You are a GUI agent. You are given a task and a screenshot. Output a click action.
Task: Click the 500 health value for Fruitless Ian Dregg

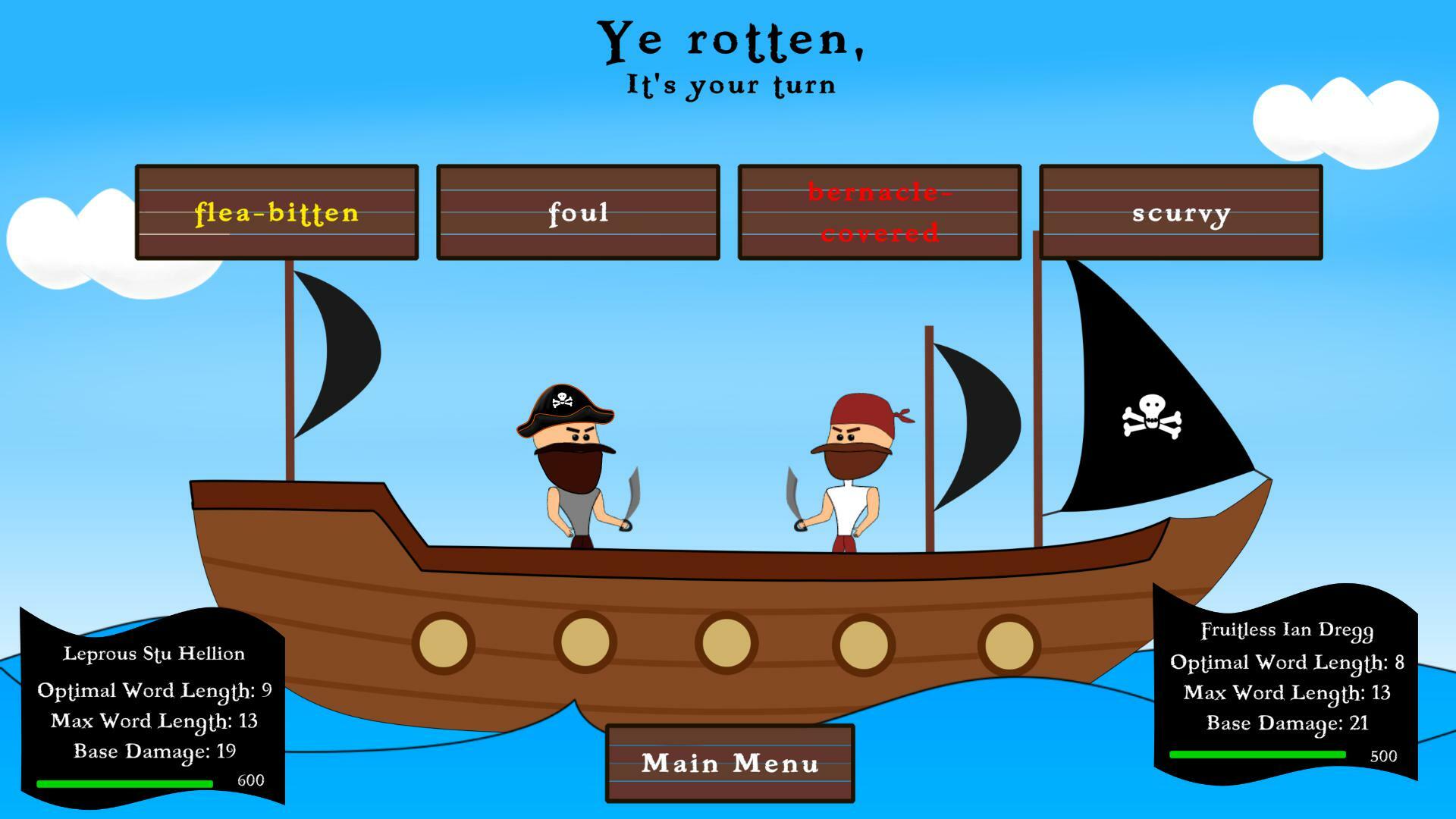1382,756
